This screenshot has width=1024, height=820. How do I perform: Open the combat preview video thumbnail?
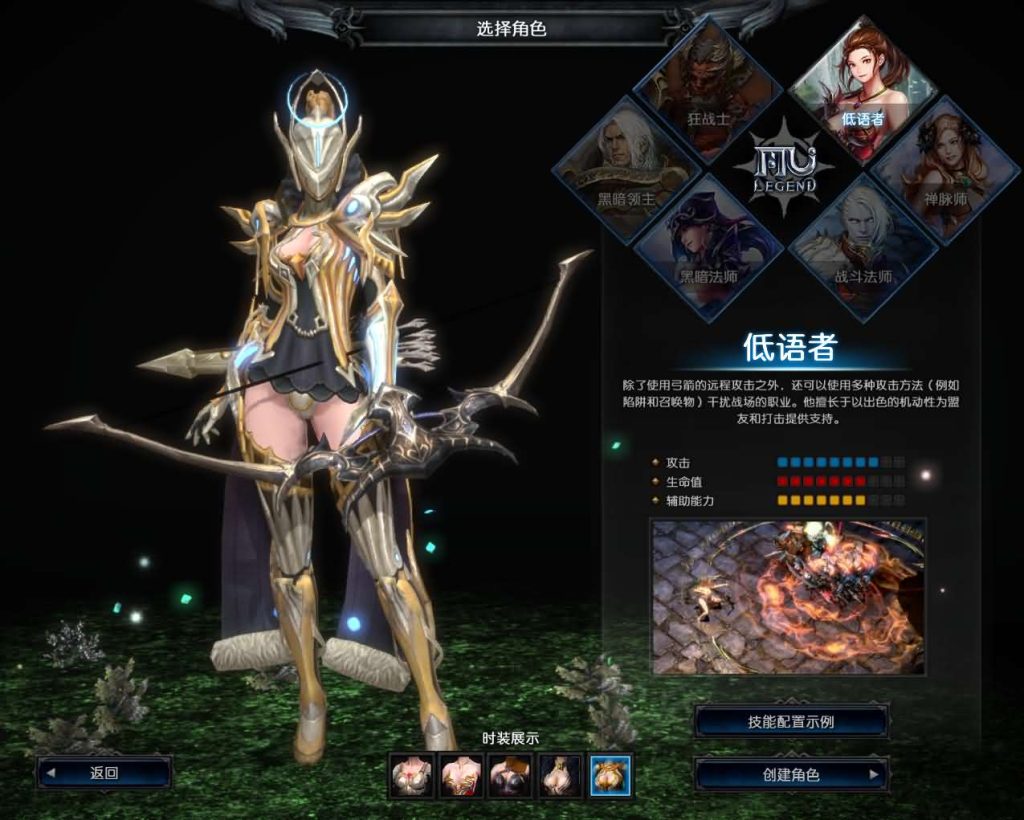point(788,596)
